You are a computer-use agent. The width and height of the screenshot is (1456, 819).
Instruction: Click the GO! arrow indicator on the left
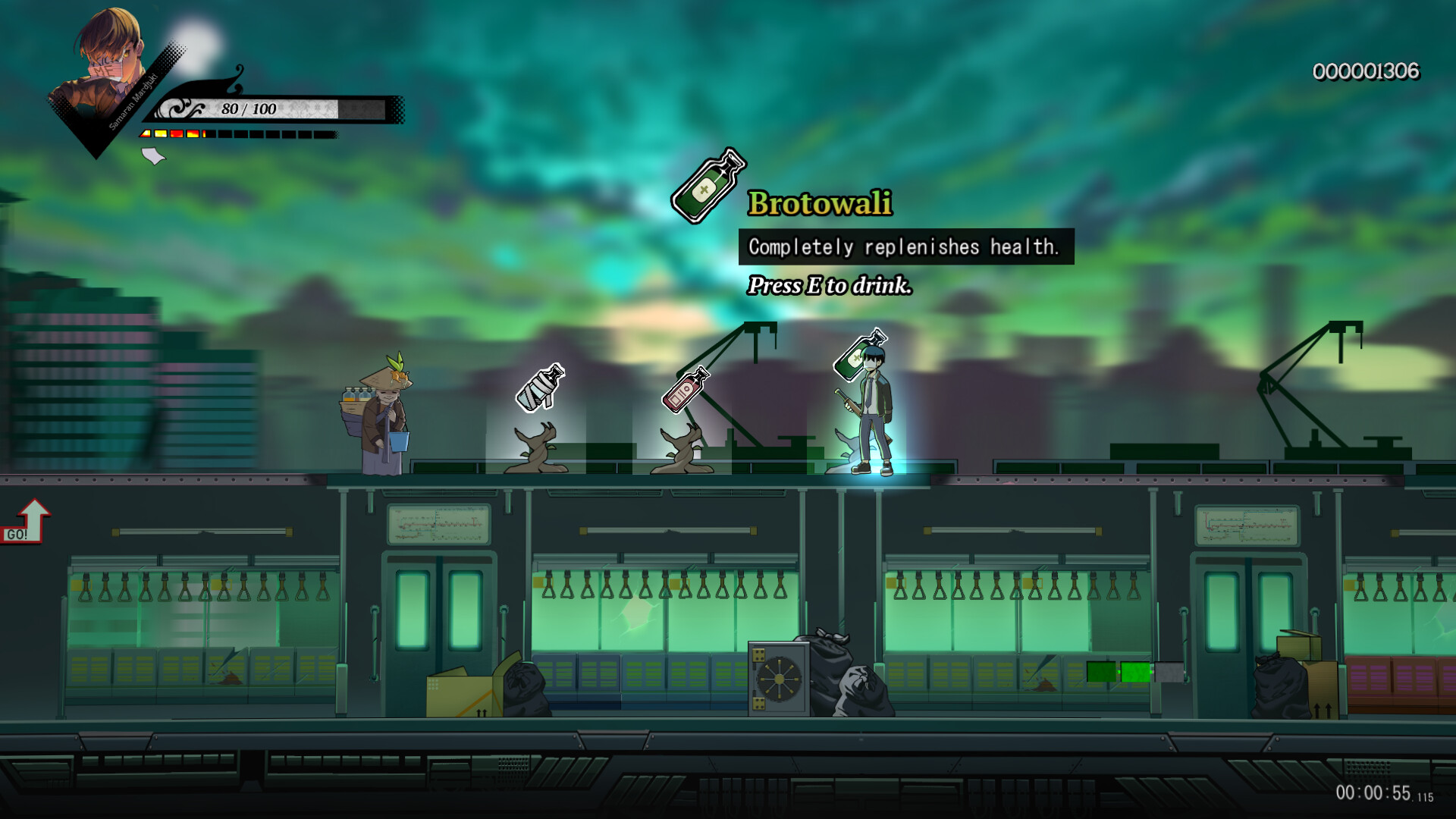click(x=30, y=520)
